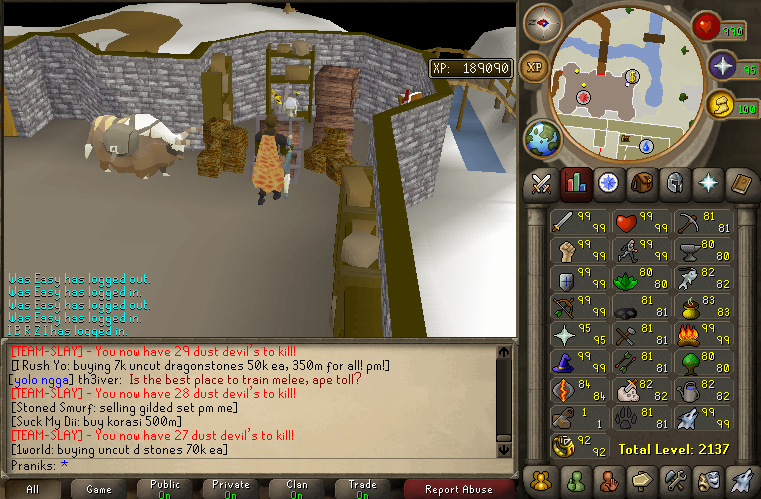The height and width of the screenshot is (499, 761).
Task: Click the Report Abuse button
Action: pyautogui.click(x=459, y=489)
